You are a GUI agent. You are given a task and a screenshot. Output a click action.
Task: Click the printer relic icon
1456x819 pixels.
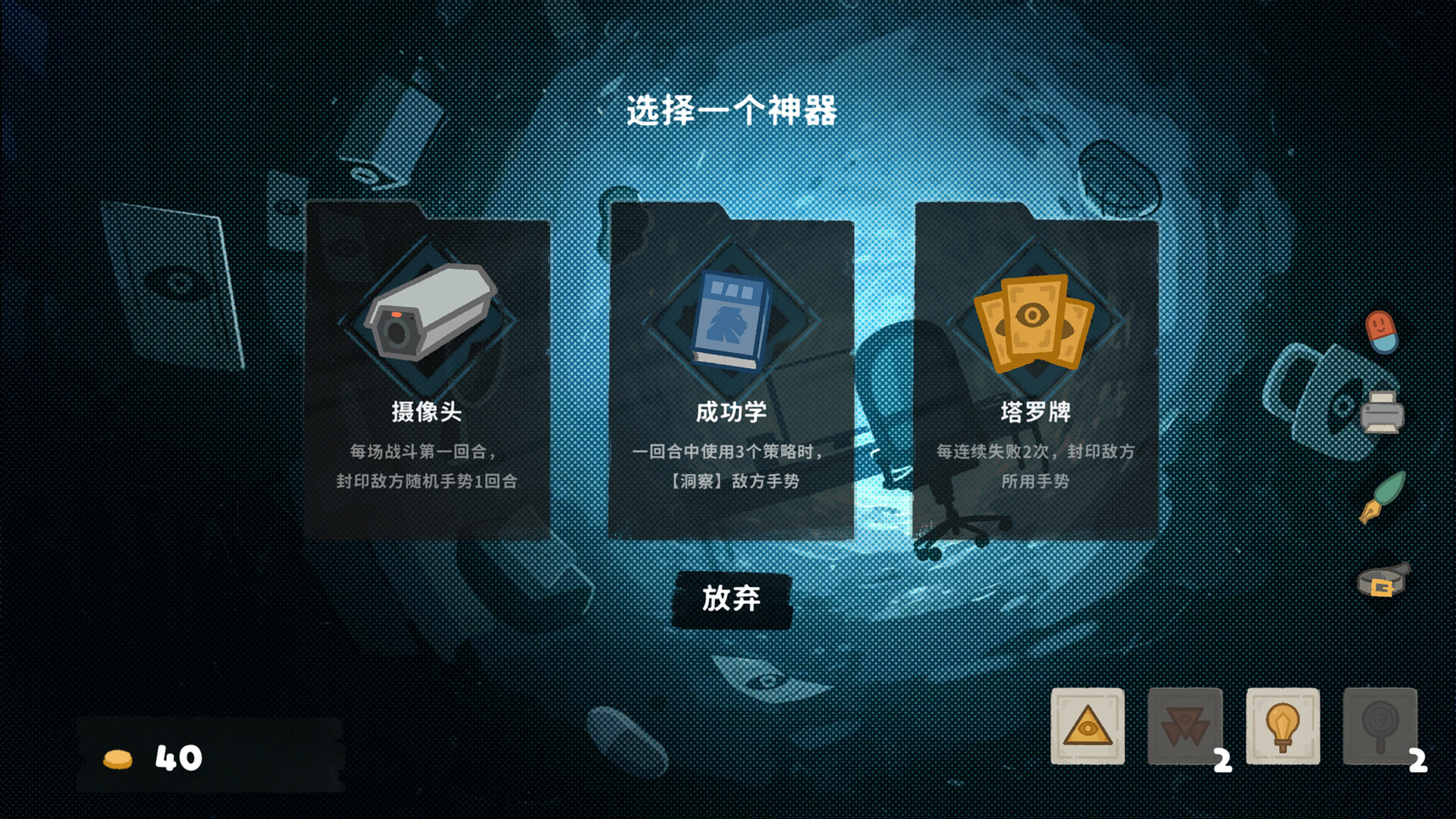click(1382, 413)
